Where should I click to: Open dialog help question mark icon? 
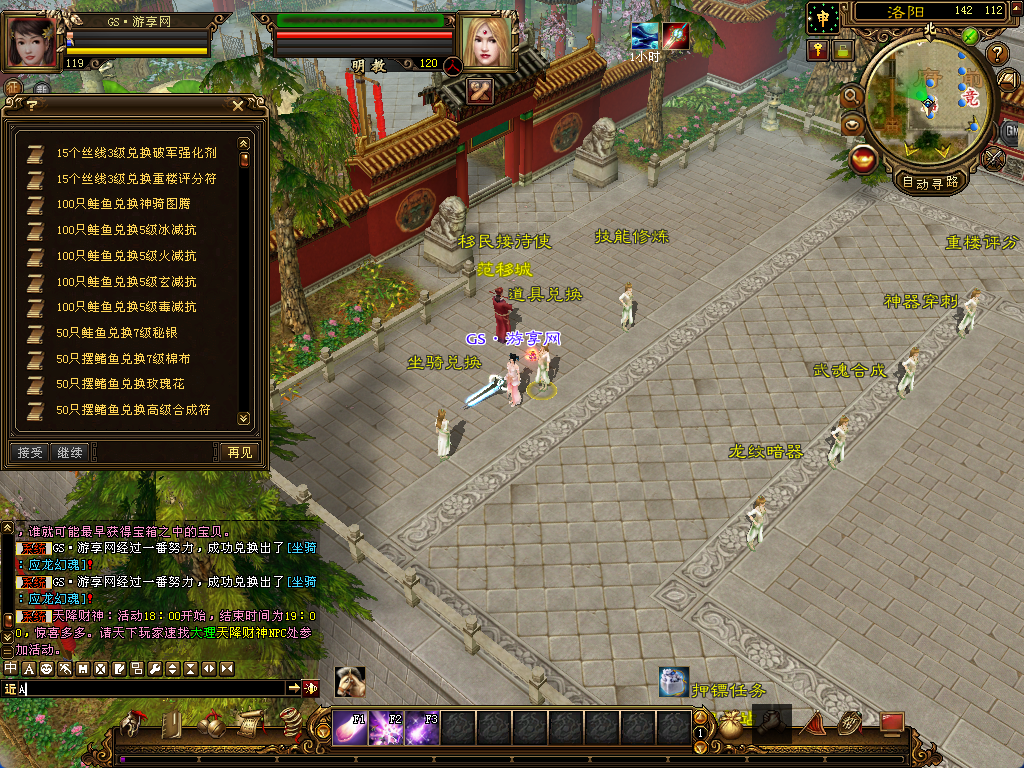[x=32, y=105]
